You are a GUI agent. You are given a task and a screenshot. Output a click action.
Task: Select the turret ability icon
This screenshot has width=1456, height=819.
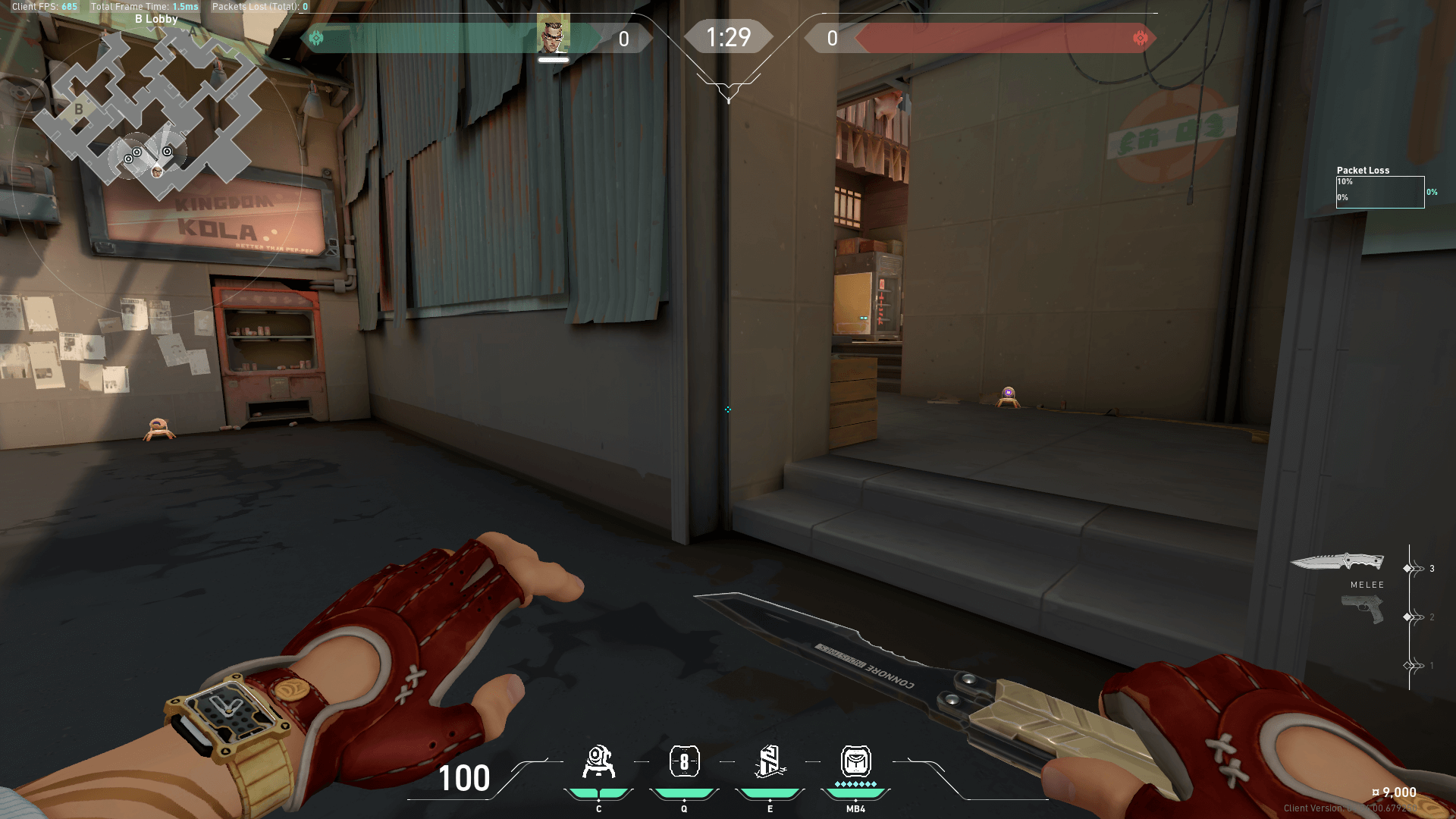click(x=598, y=762)
